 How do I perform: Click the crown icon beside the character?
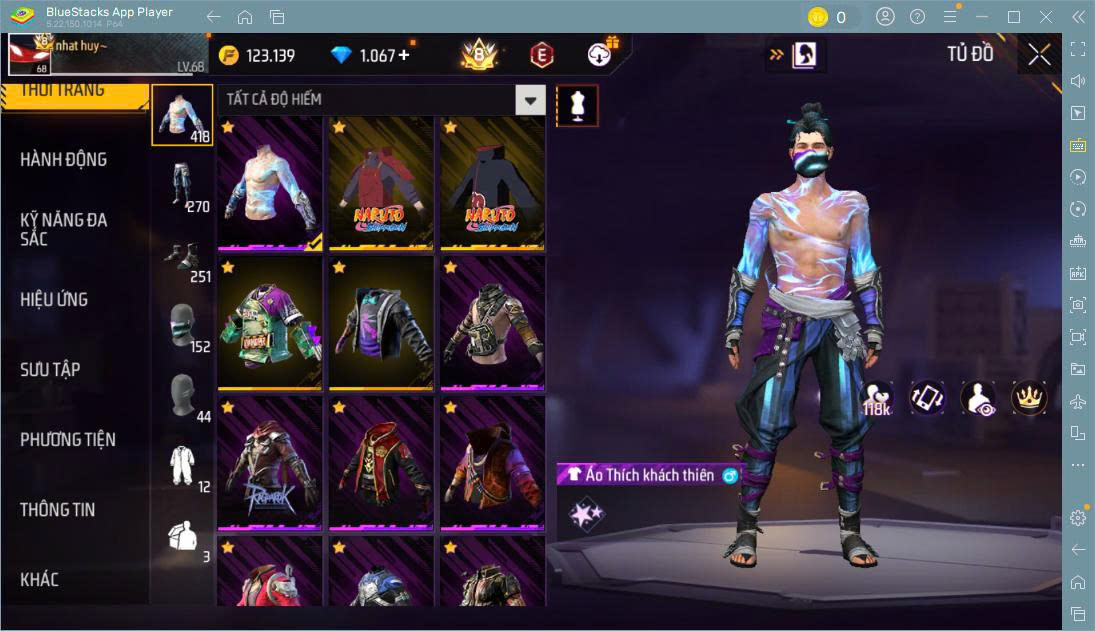[x=1028, y=398]
